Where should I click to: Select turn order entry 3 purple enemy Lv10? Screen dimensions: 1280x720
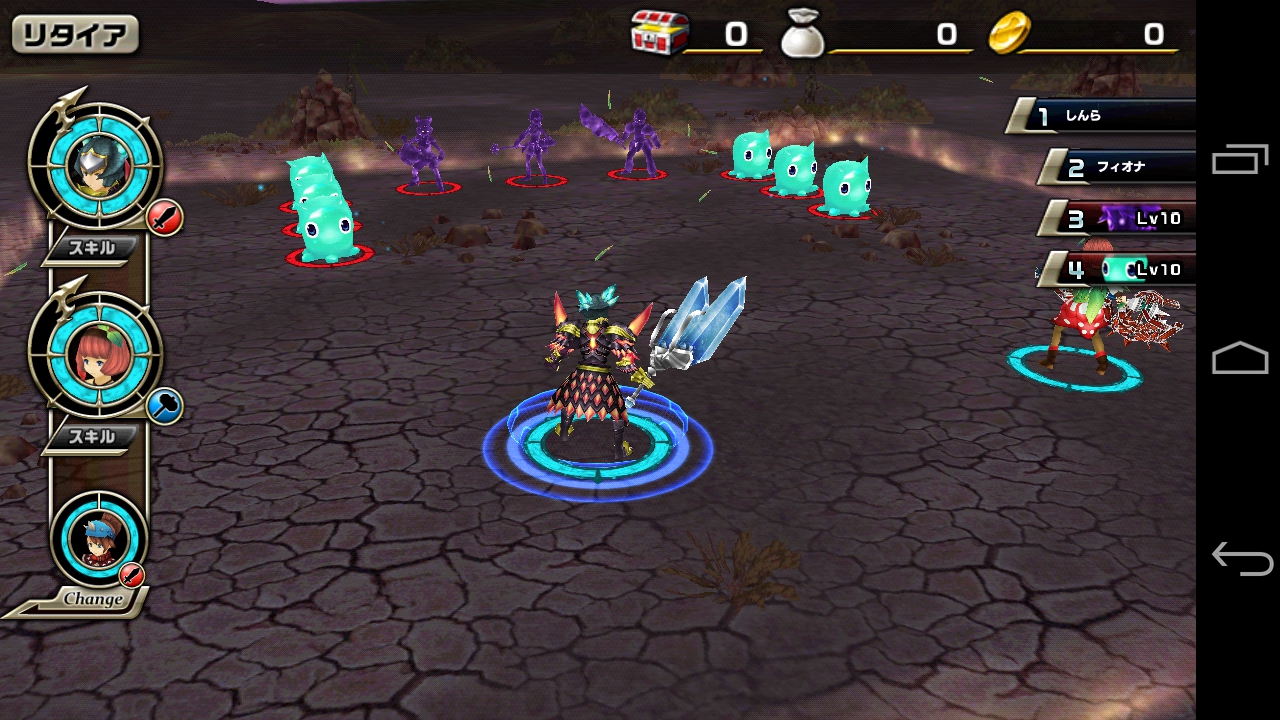(x=1122, y=218)
